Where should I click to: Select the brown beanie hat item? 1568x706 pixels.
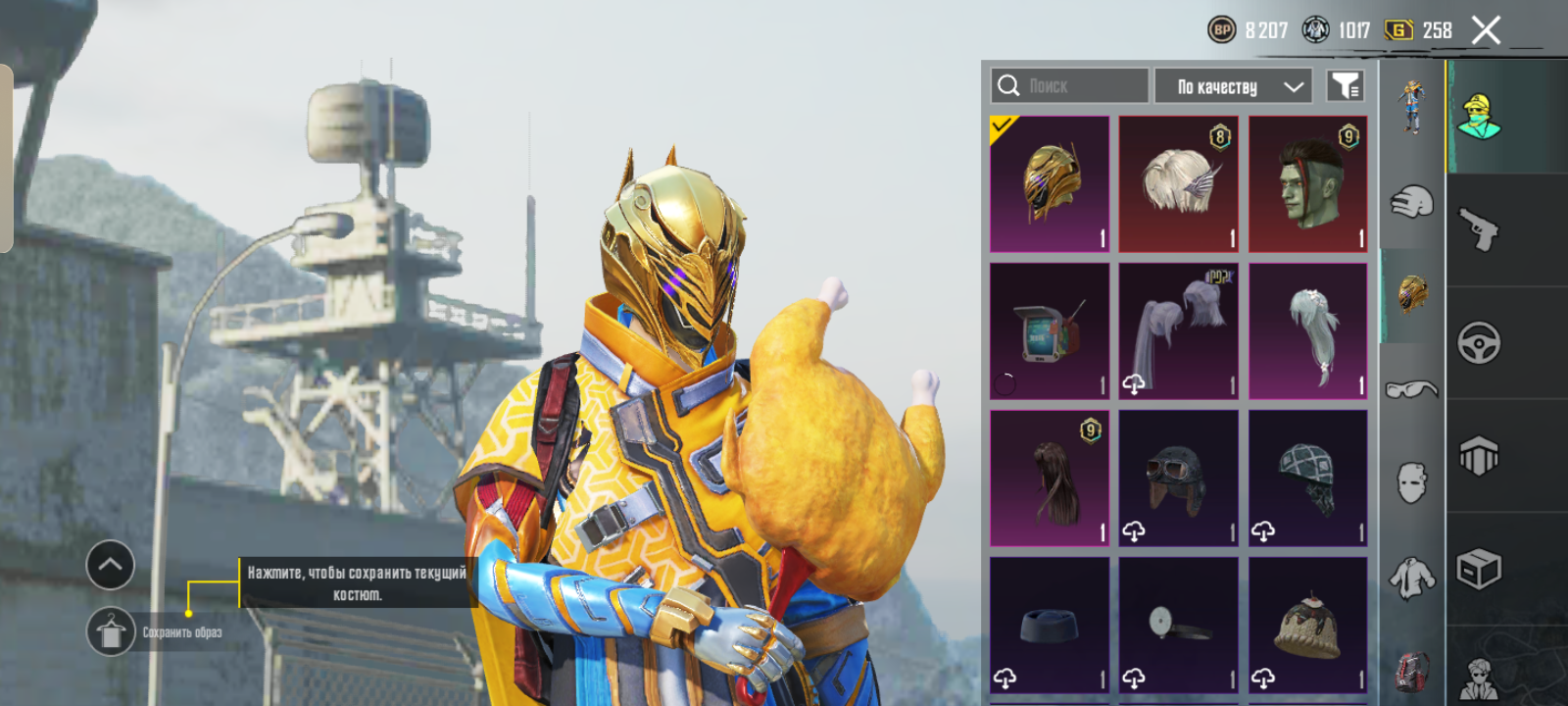point(1308,626)
